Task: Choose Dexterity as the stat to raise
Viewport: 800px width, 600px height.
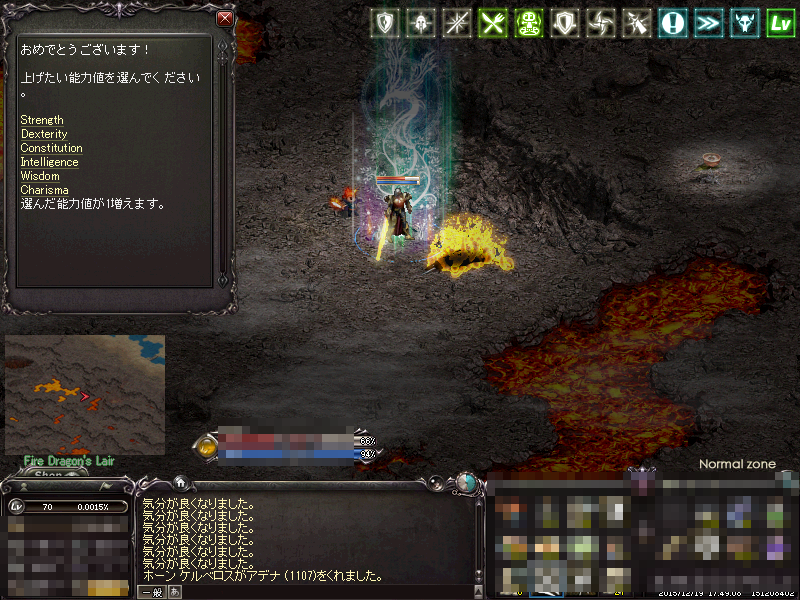Action: point(44,134)
